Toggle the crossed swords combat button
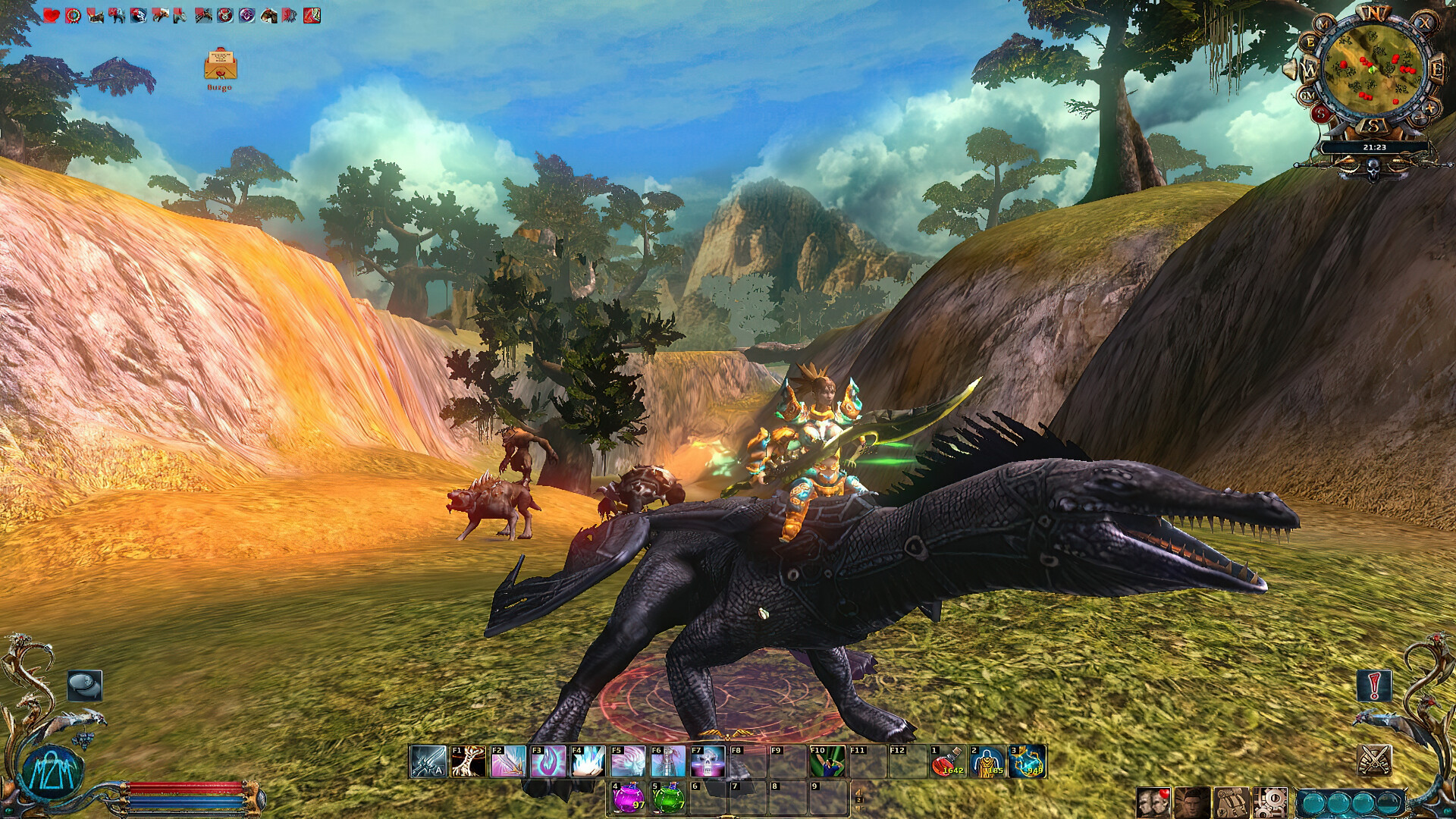Image resolution: width=1456 pixels, height=819 pixels. click(1373, 759)
